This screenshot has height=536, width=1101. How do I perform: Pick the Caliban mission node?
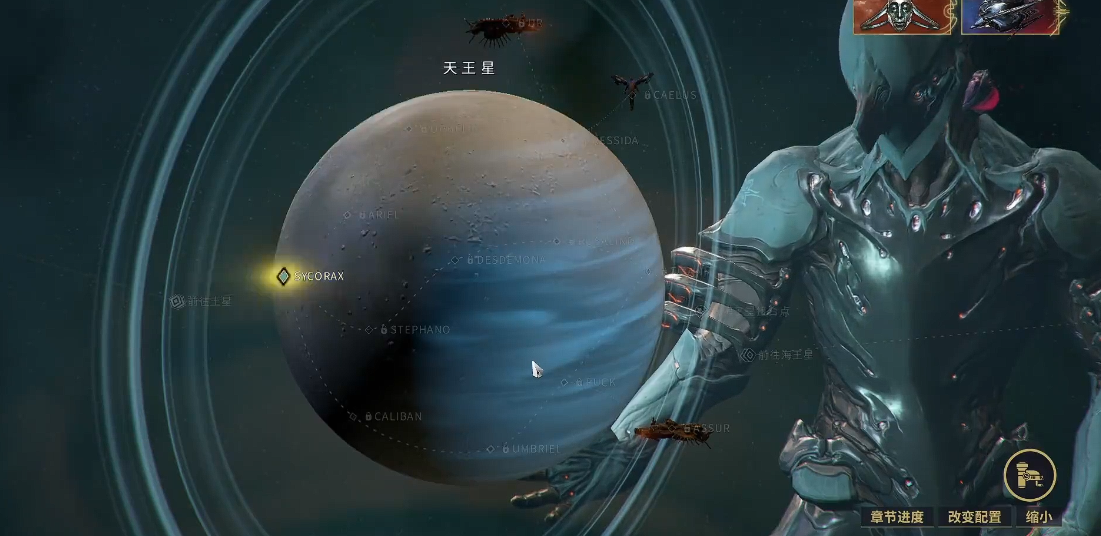[x=353, y=417]
